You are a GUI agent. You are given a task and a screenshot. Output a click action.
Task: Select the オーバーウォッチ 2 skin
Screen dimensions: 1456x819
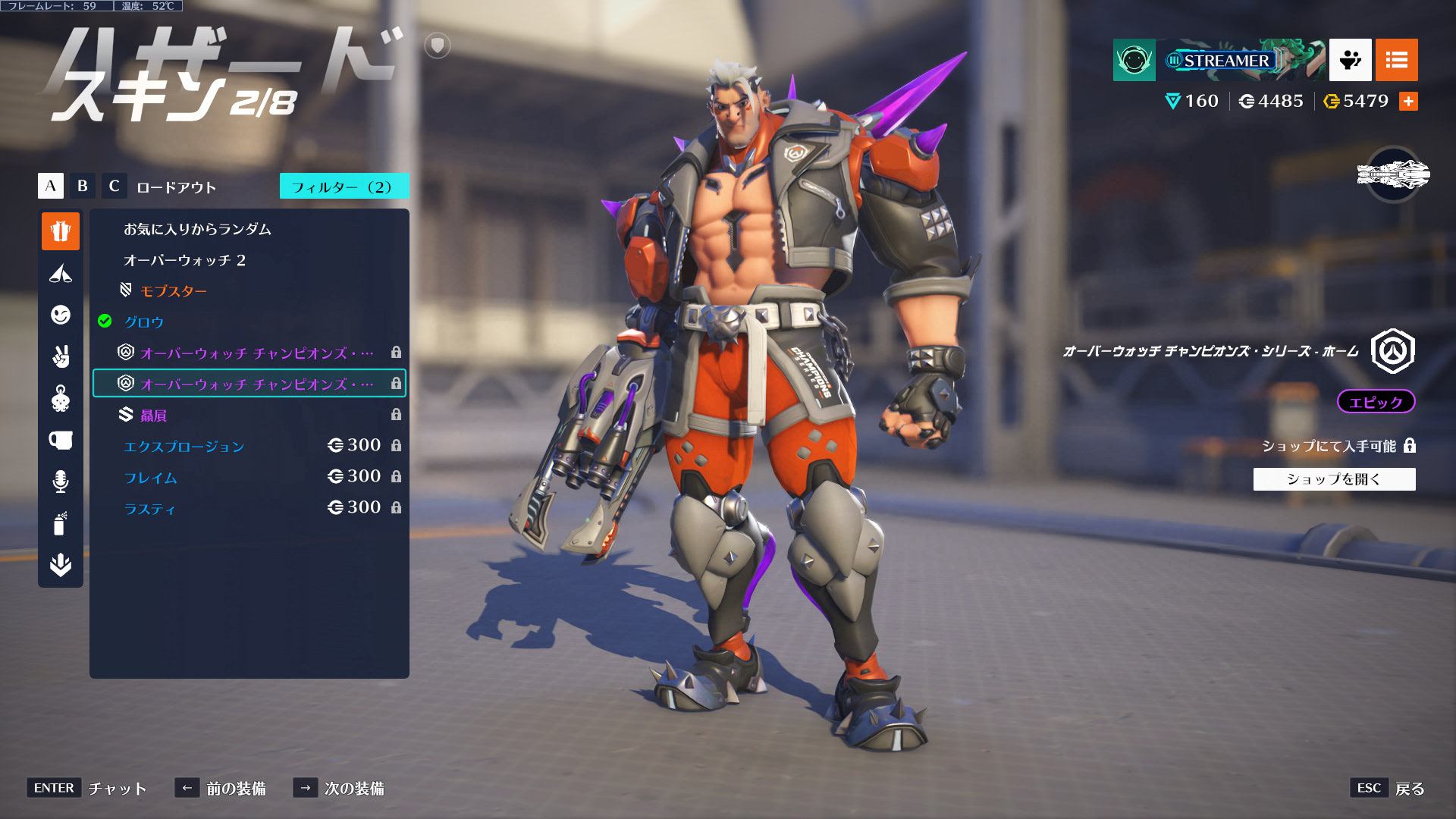click(184, 260)
